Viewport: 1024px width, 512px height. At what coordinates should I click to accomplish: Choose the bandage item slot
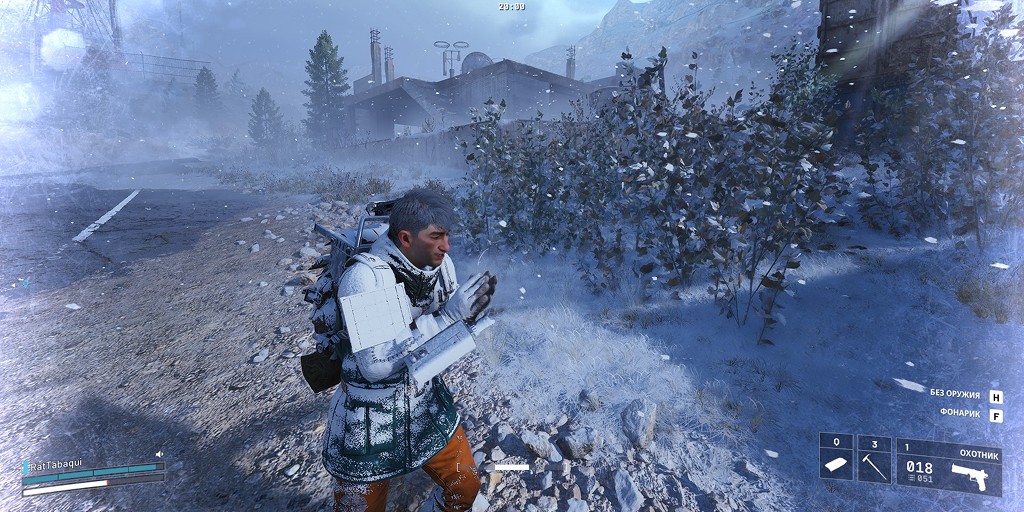click(835, 460)
